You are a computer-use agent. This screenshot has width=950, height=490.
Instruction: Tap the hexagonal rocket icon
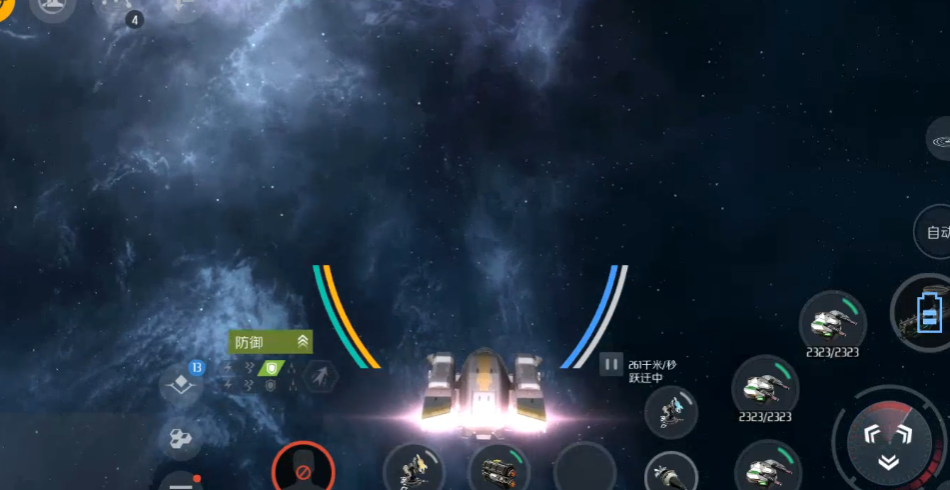[x=320, y=377]
